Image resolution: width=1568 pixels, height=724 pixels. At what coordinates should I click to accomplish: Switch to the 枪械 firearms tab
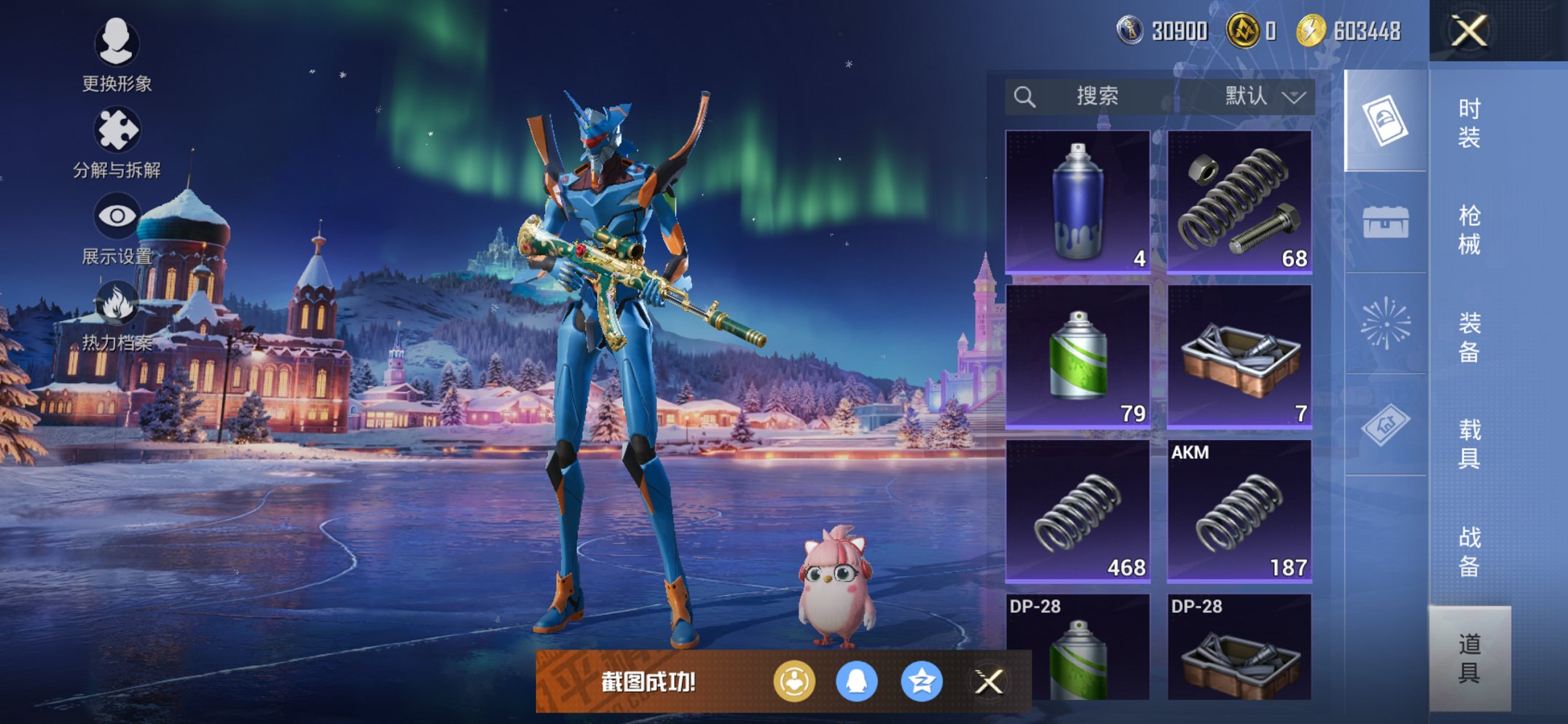pyautogui.click(x=1468, y=229)
